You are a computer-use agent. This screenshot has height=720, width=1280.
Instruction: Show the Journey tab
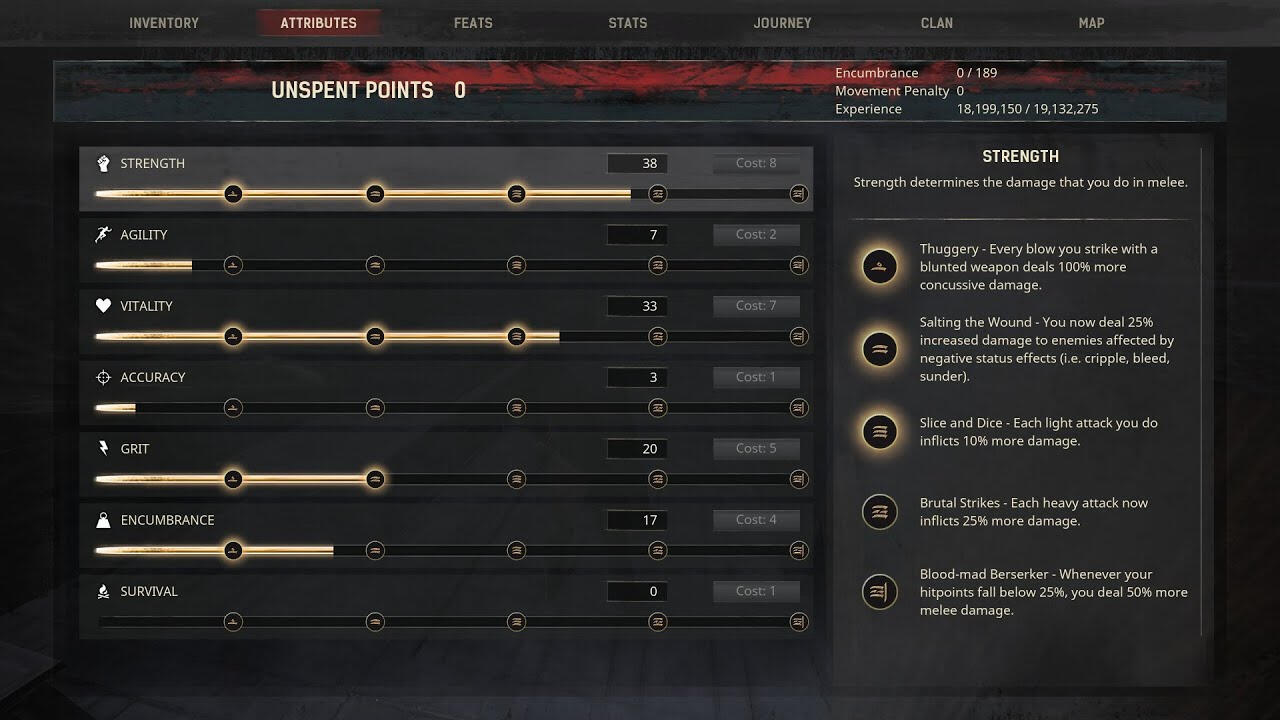[x=782, y=23]
